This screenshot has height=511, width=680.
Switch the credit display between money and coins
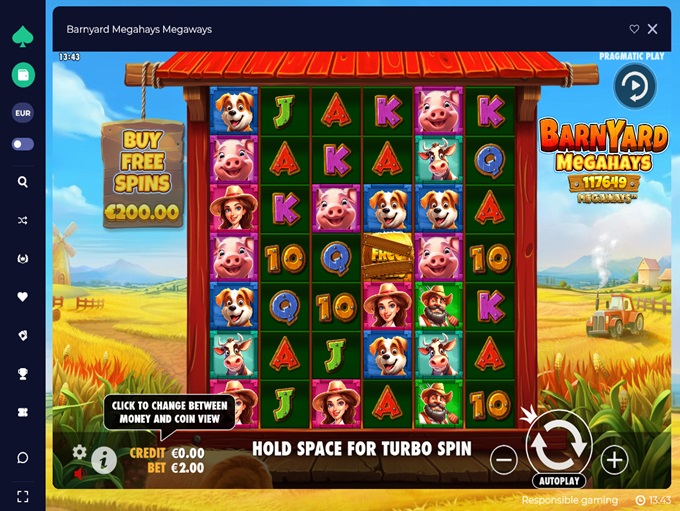tap(167, 453)
